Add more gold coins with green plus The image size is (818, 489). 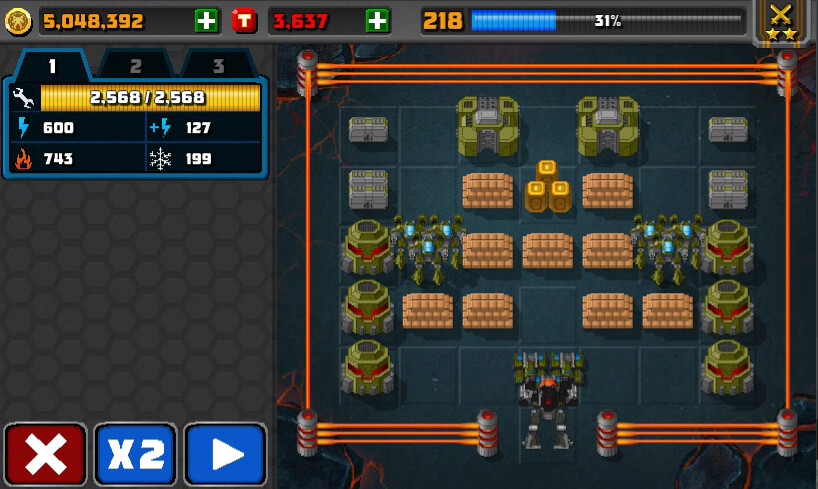pyautogui.click(x=207, y=20)
